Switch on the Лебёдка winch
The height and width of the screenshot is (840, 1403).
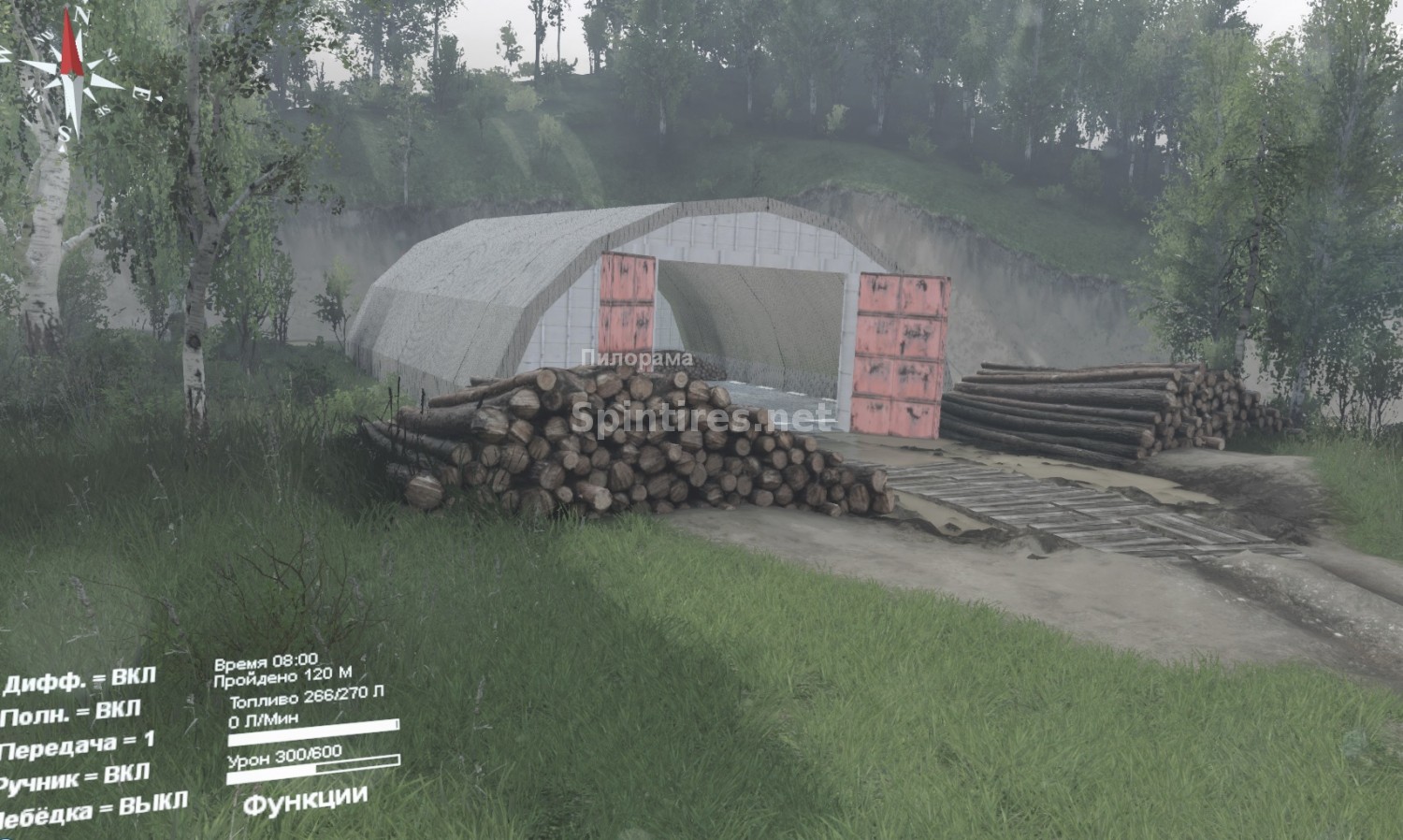[x=94, y=806]
